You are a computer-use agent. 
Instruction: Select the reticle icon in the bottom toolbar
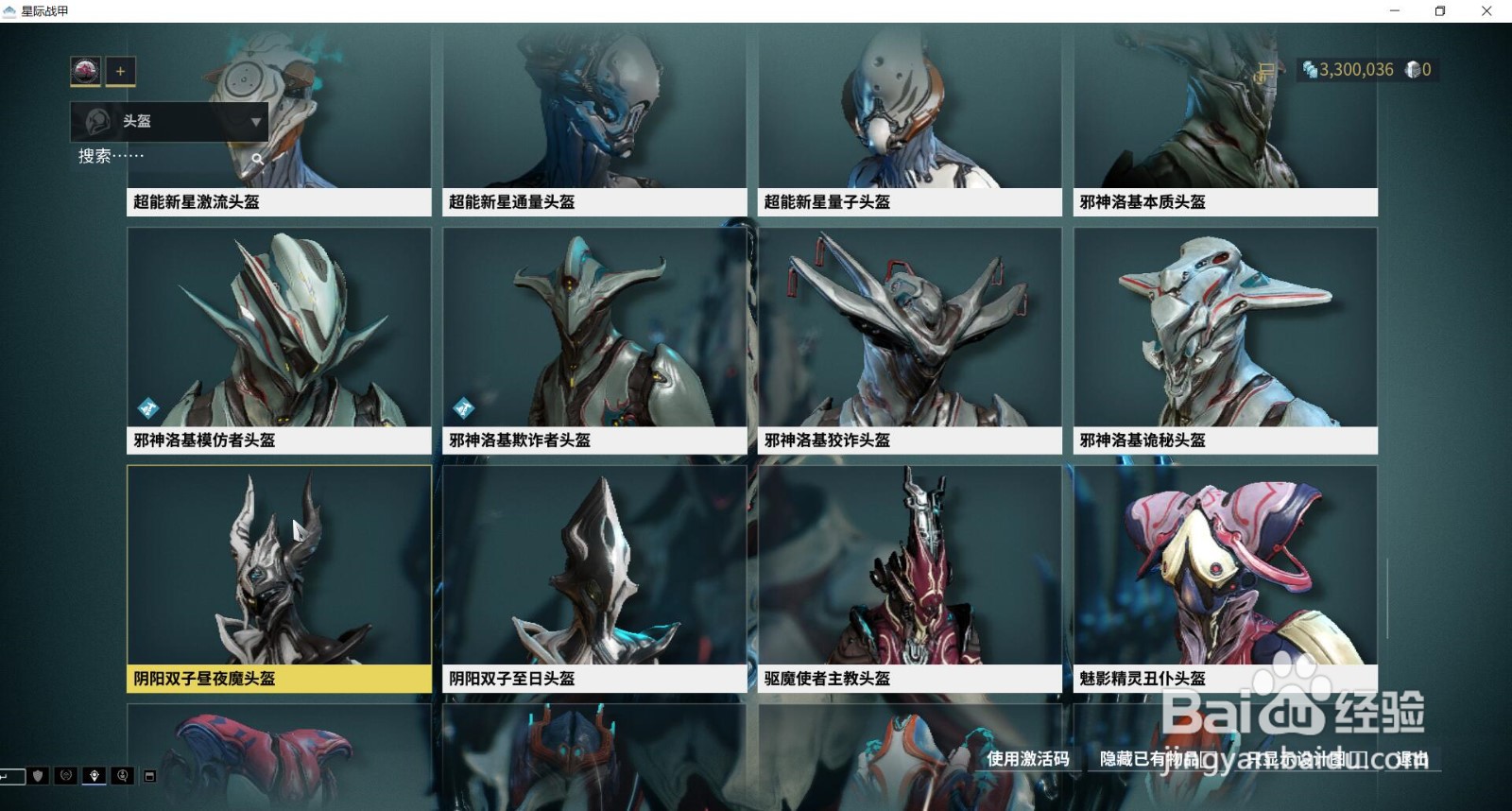pos(64,776)
